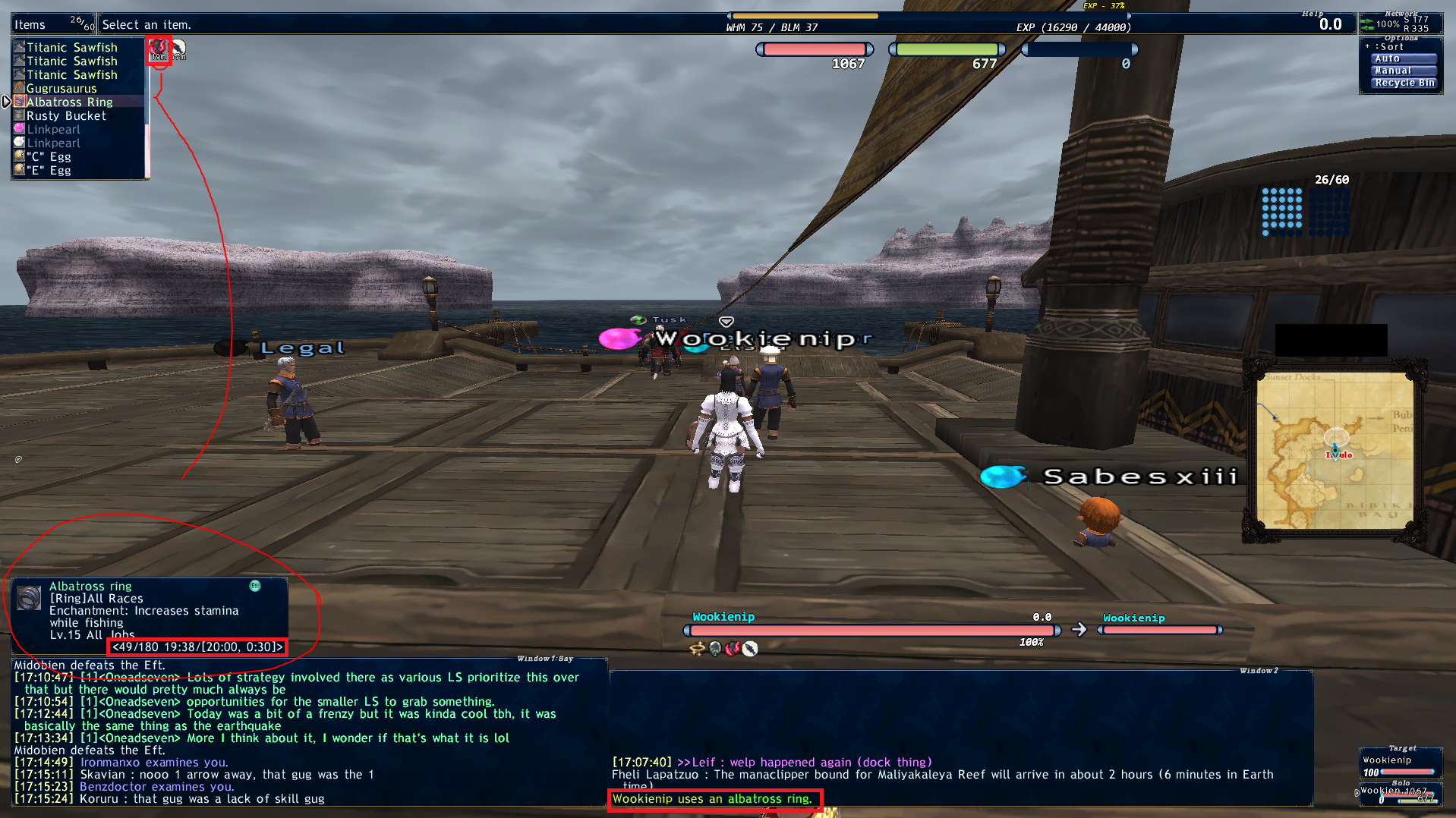Screen dimensions: 1456x818
Task: Expand the item list with the side arrow
Action: pos(6,100)
